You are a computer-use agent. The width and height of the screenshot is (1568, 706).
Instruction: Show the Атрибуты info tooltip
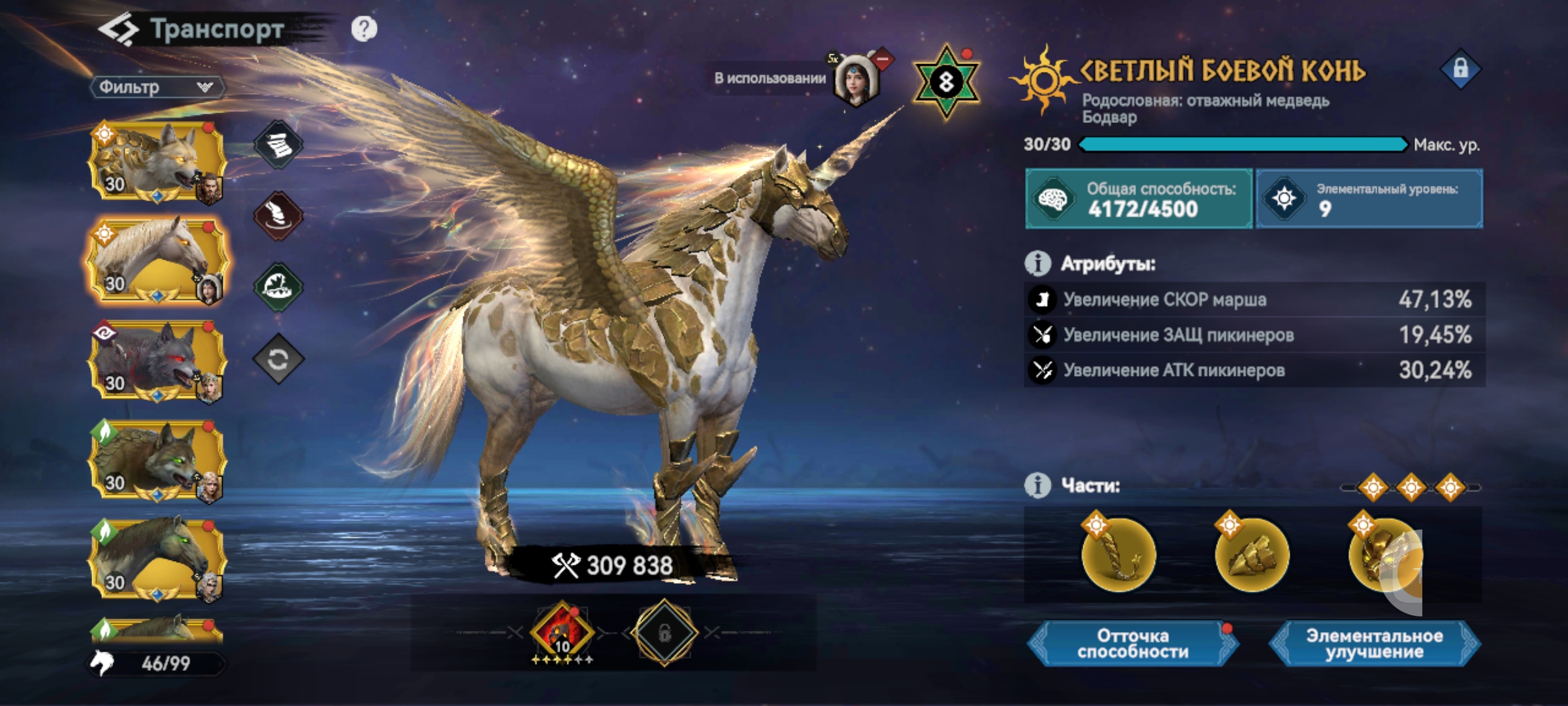[1037, 263]
